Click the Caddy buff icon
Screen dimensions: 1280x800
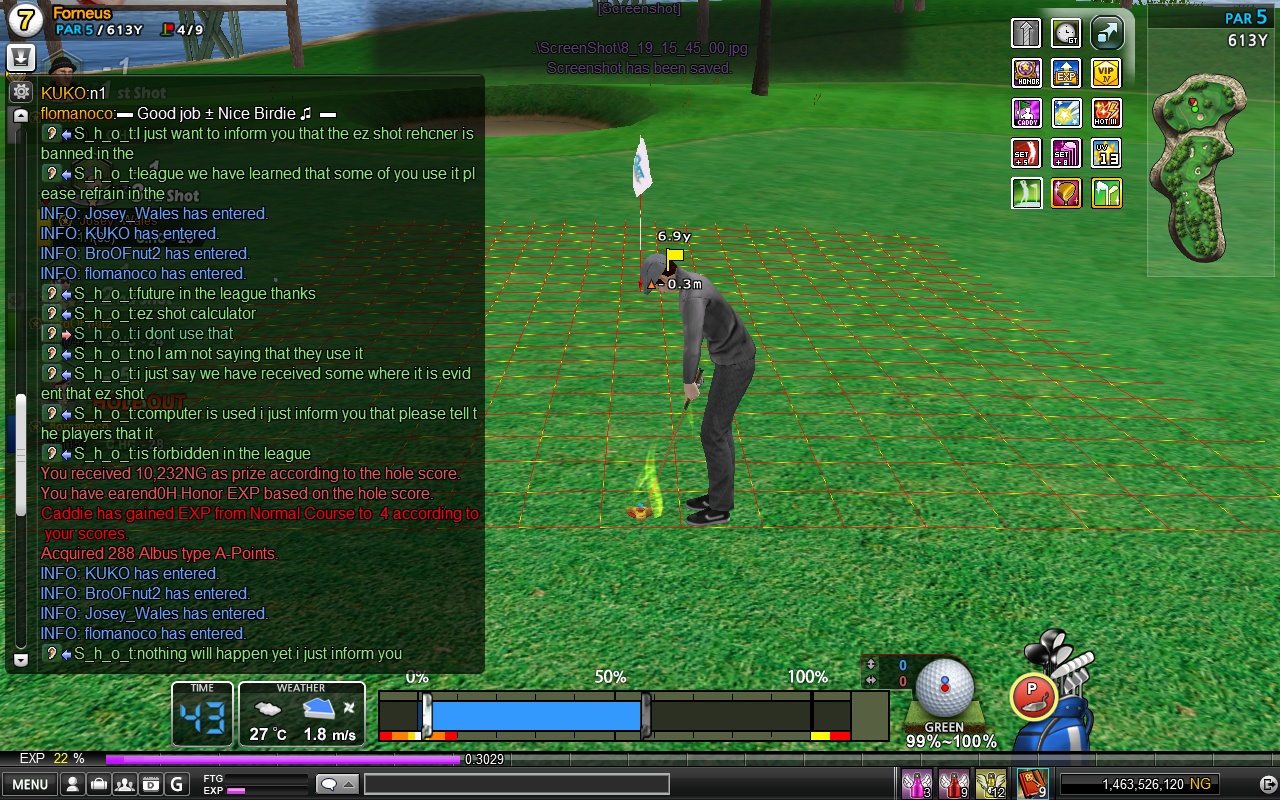coord(1027,113)
